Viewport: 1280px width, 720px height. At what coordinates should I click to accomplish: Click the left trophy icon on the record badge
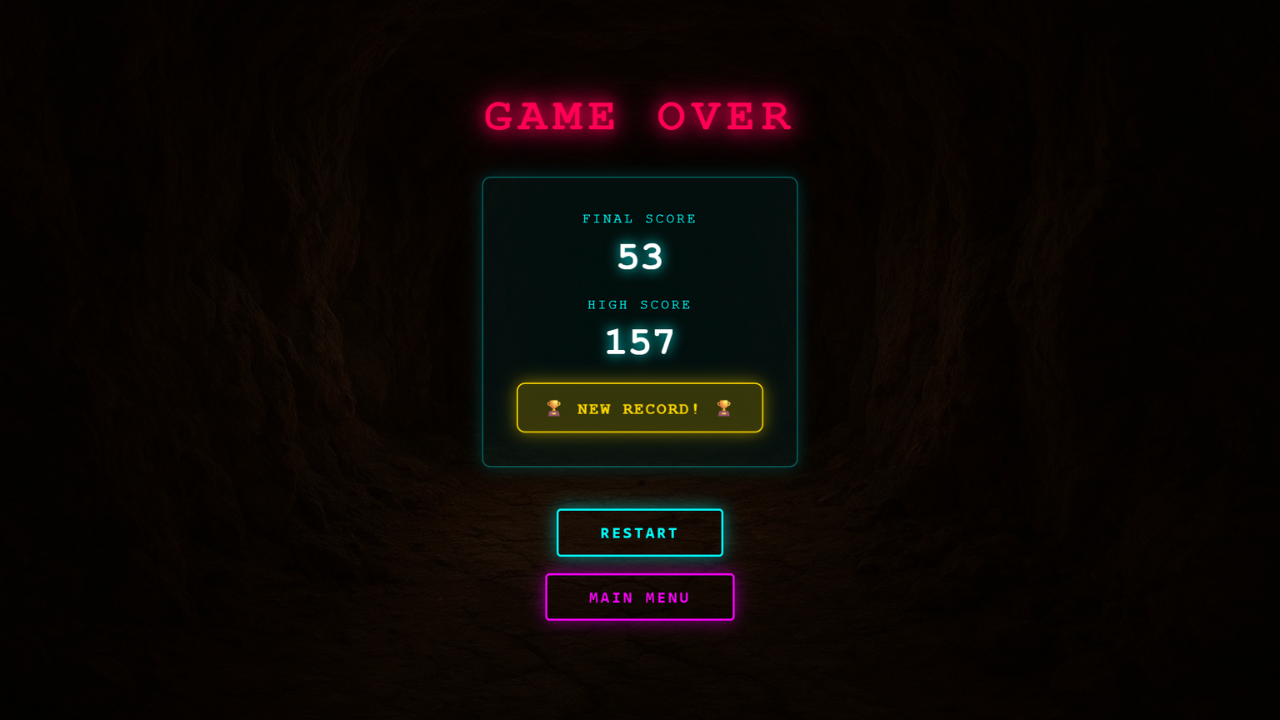(x=554, y=408)
